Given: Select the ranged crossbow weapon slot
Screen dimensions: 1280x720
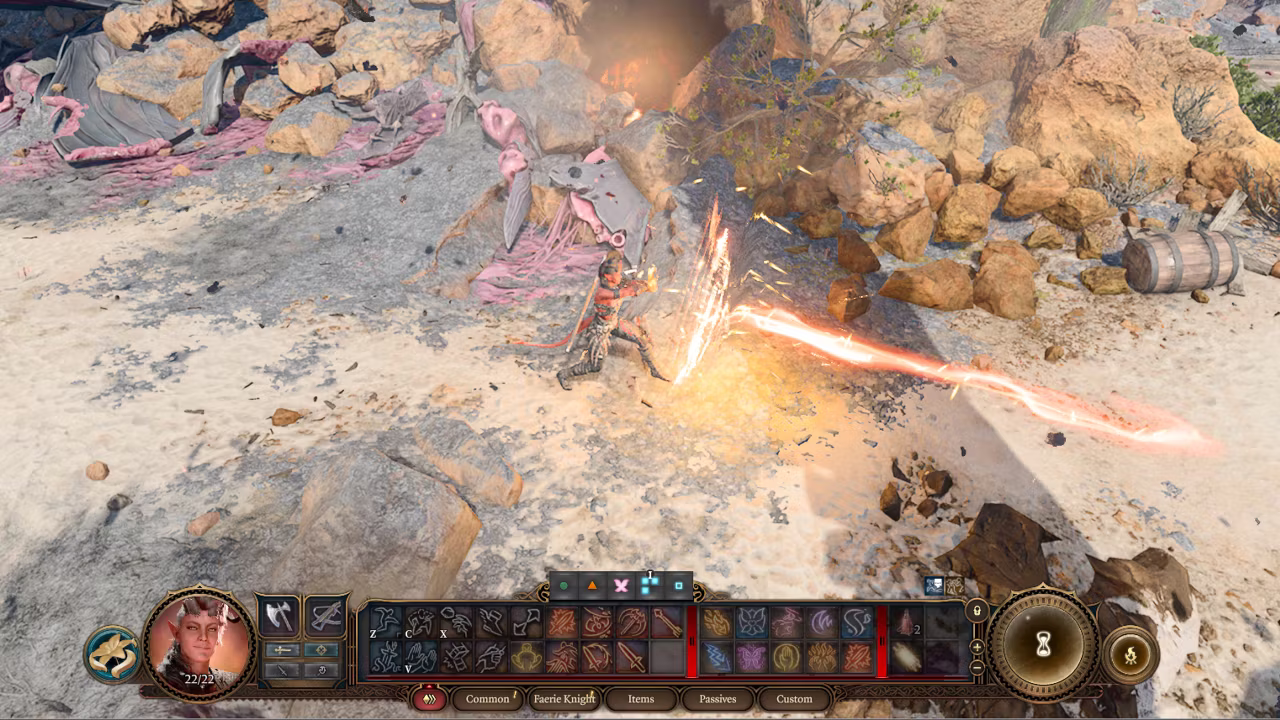Looking at the screenshot, I should pyautogui.click(x=325, y=616).
